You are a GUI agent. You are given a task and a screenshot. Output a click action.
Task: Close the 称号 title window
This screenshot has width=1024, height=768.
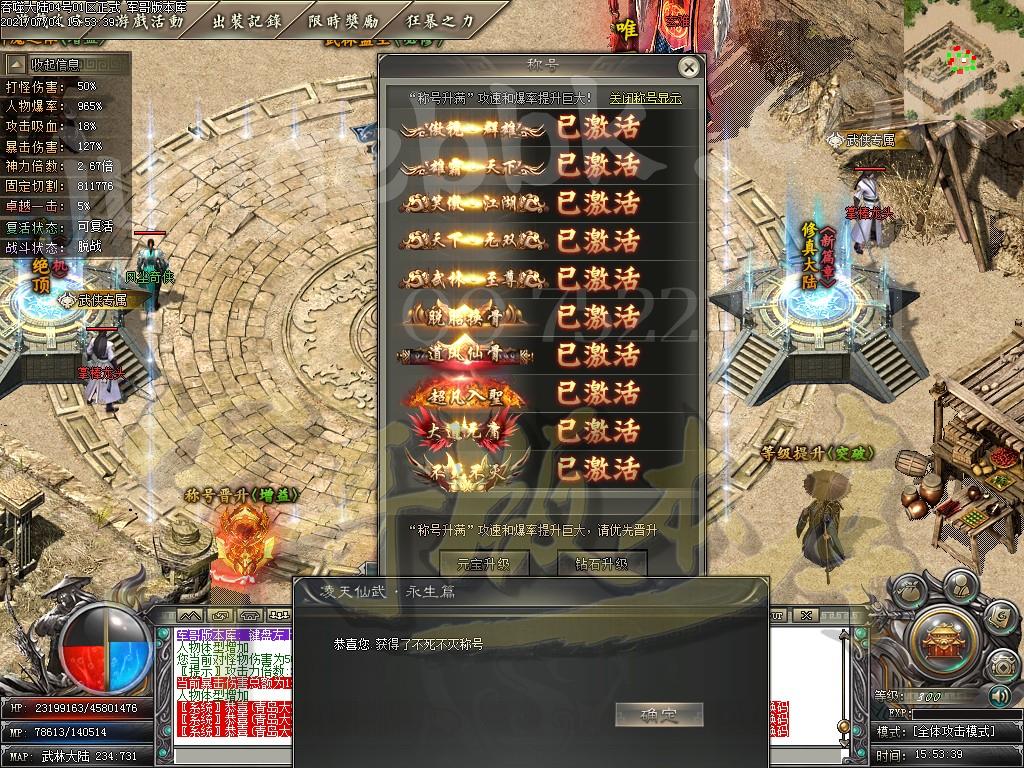point(688,67)
